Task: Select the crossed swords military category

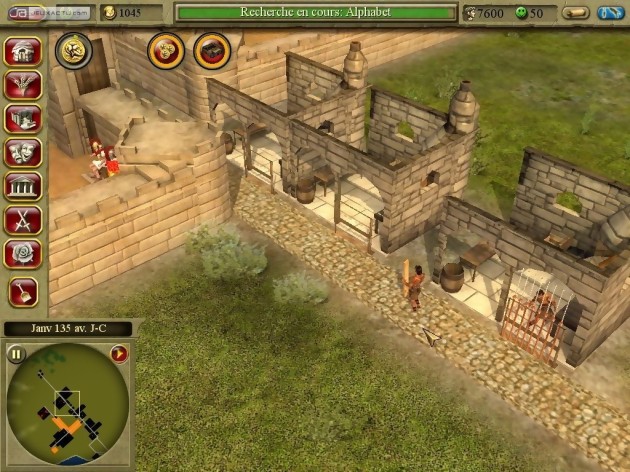Action: click(x=23, y=220)
